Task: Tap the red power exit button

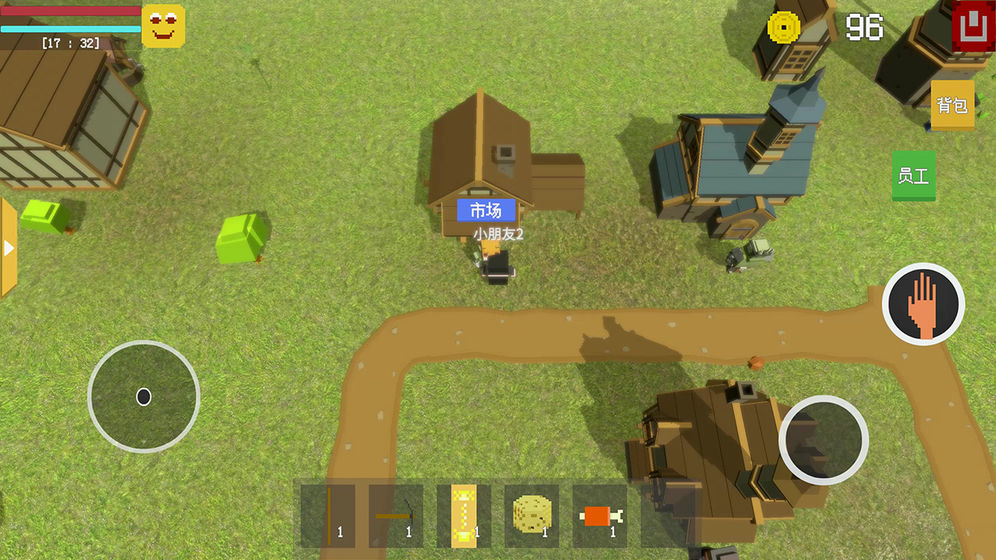Action: [970, 26]
